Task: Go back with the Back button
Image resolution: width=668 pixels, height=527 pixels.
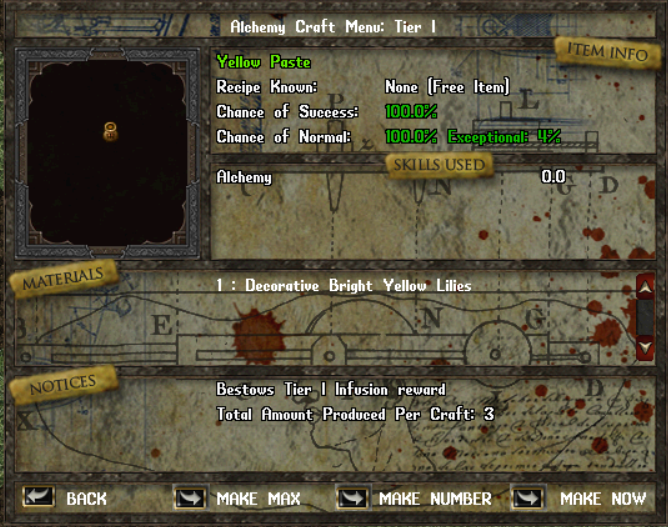Action: click(40, 497)
